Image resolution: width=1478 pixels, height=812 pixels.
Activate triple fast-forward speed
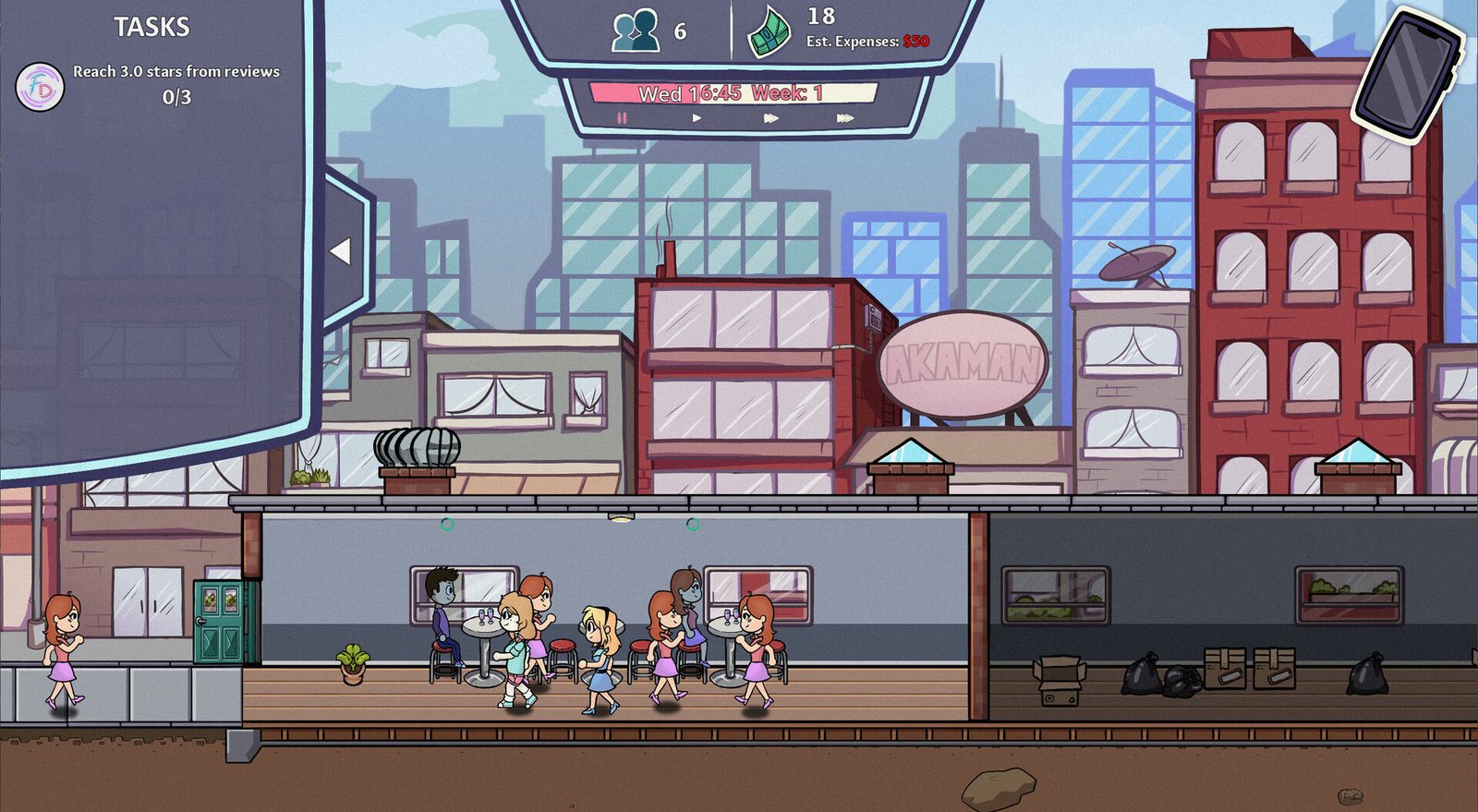[x=844, y=118]
